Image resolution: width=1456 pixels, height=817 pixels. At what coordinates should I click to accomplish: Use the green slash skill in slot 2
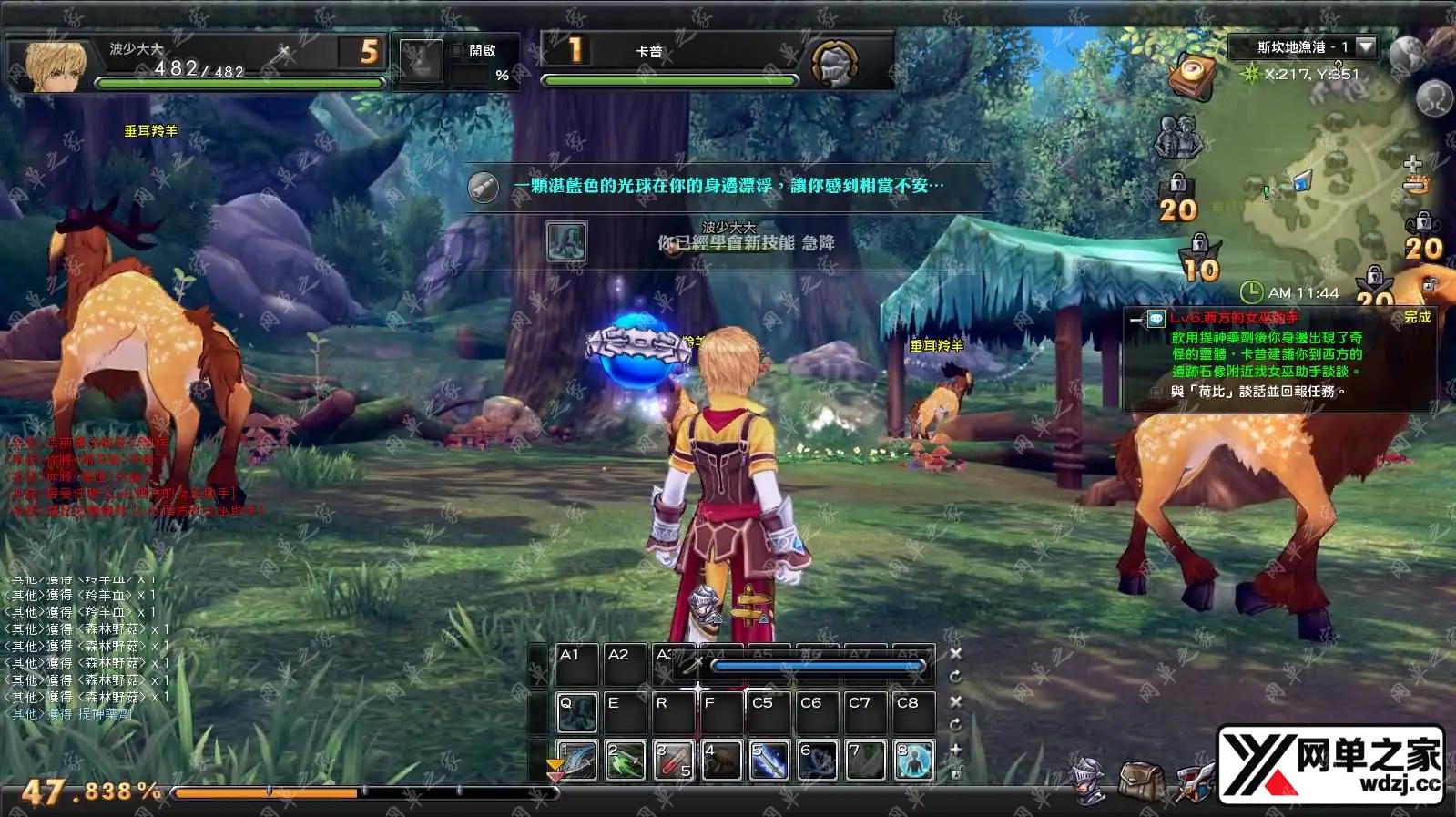[x=626, y=761]
